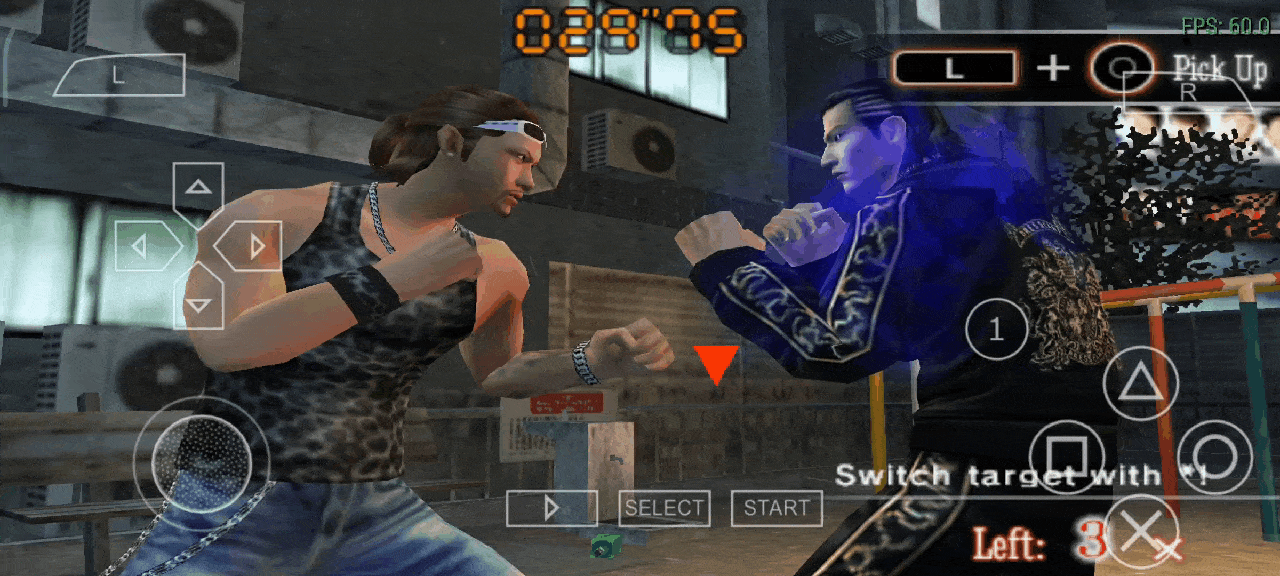This screenshot has height=576, width=1280.
Task: Tap the cross face button
Action: click(1140, 531)
